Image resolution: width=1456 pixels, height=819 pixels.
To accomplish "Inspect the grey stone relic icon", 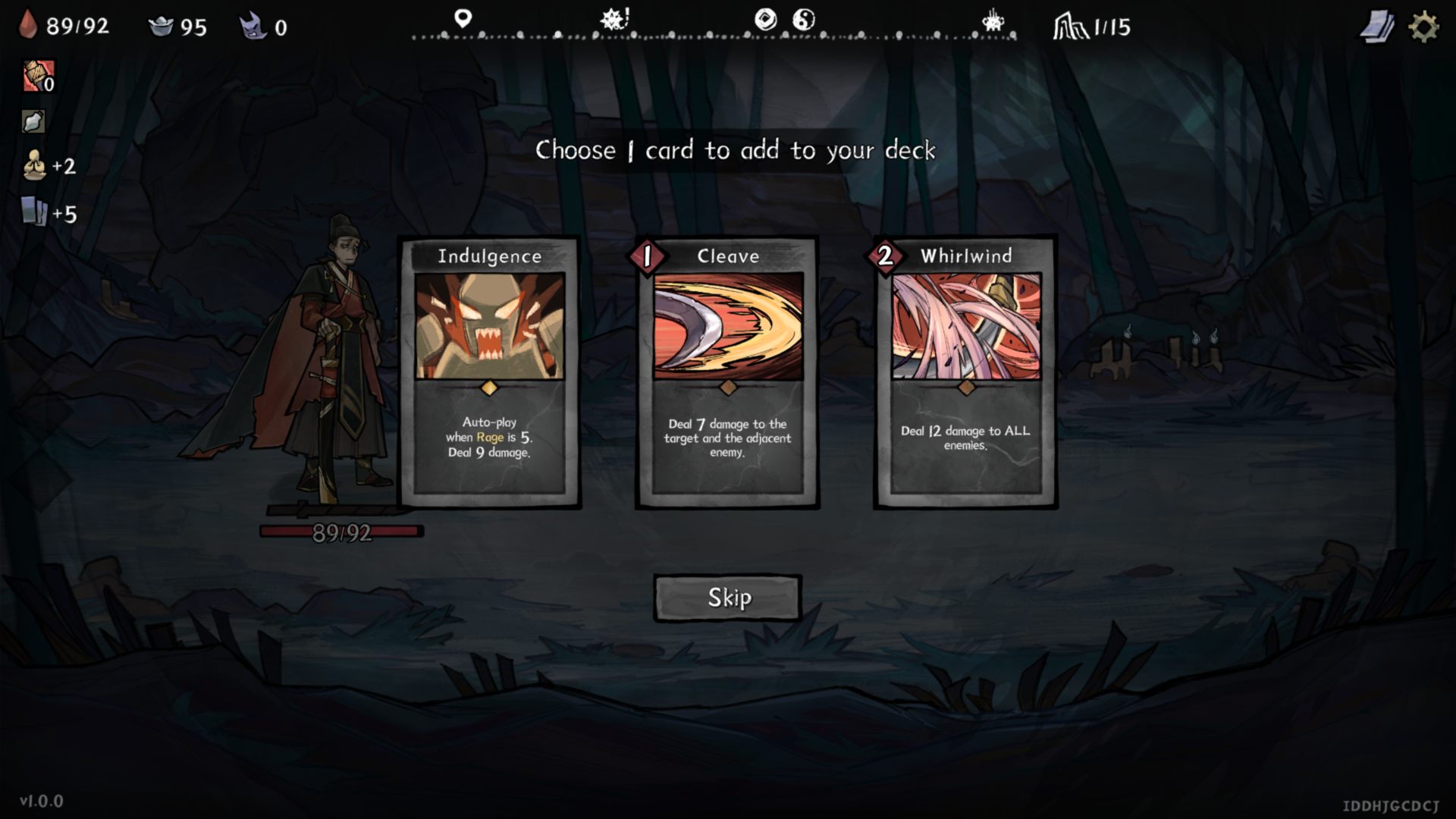I will click(x=33, y=121).
